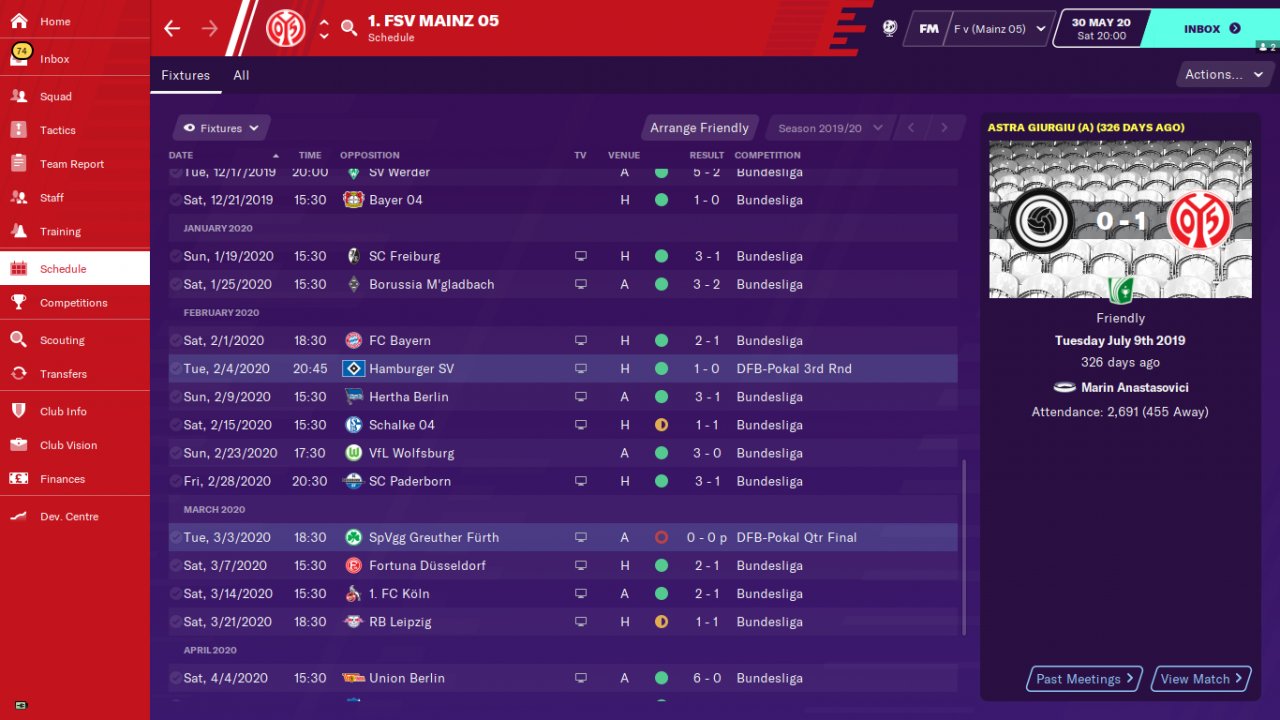Click the Arrange Friendly button

point(699,128)
